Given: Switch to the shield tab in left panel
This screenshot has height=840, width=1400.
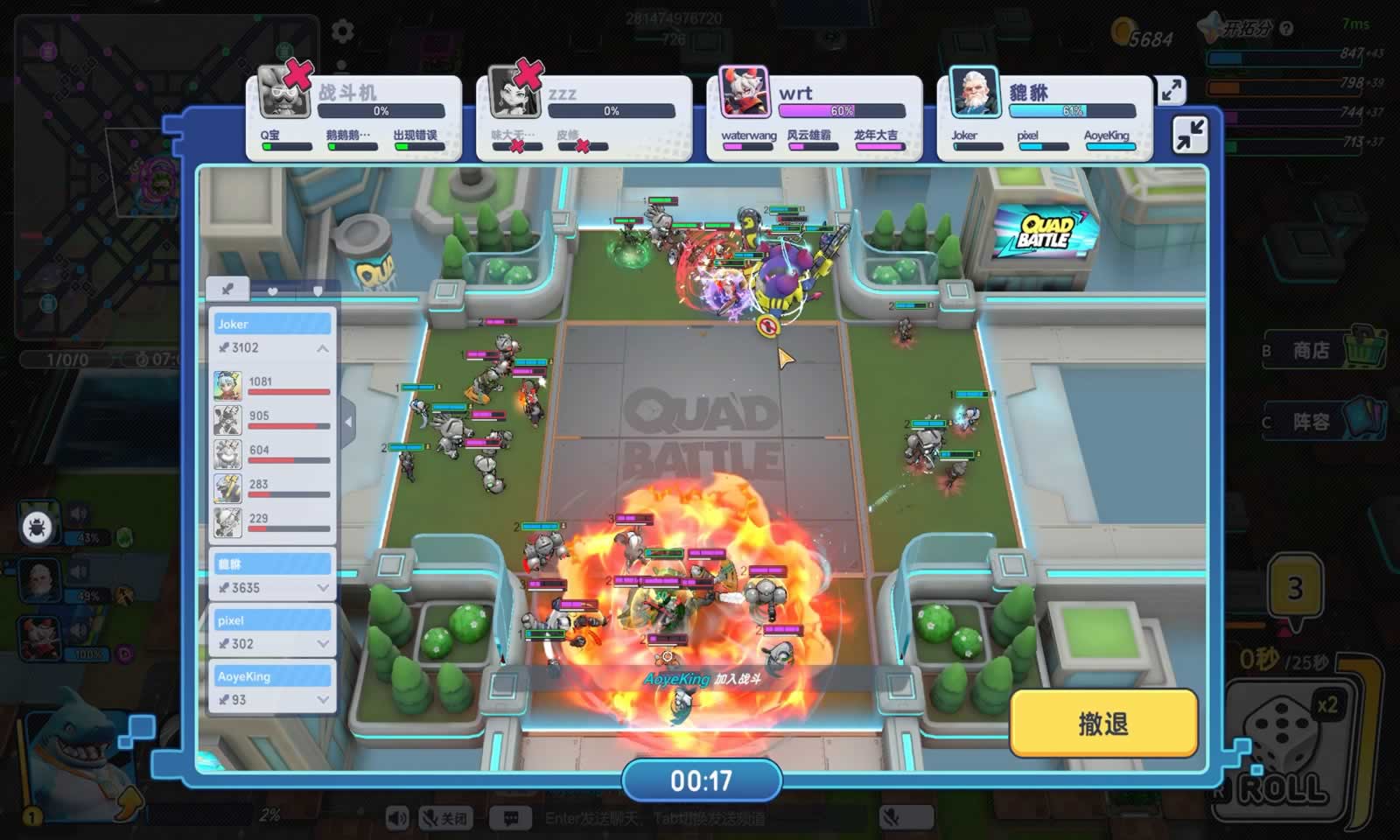Looking at the screenshot, I should pos(318,290).
